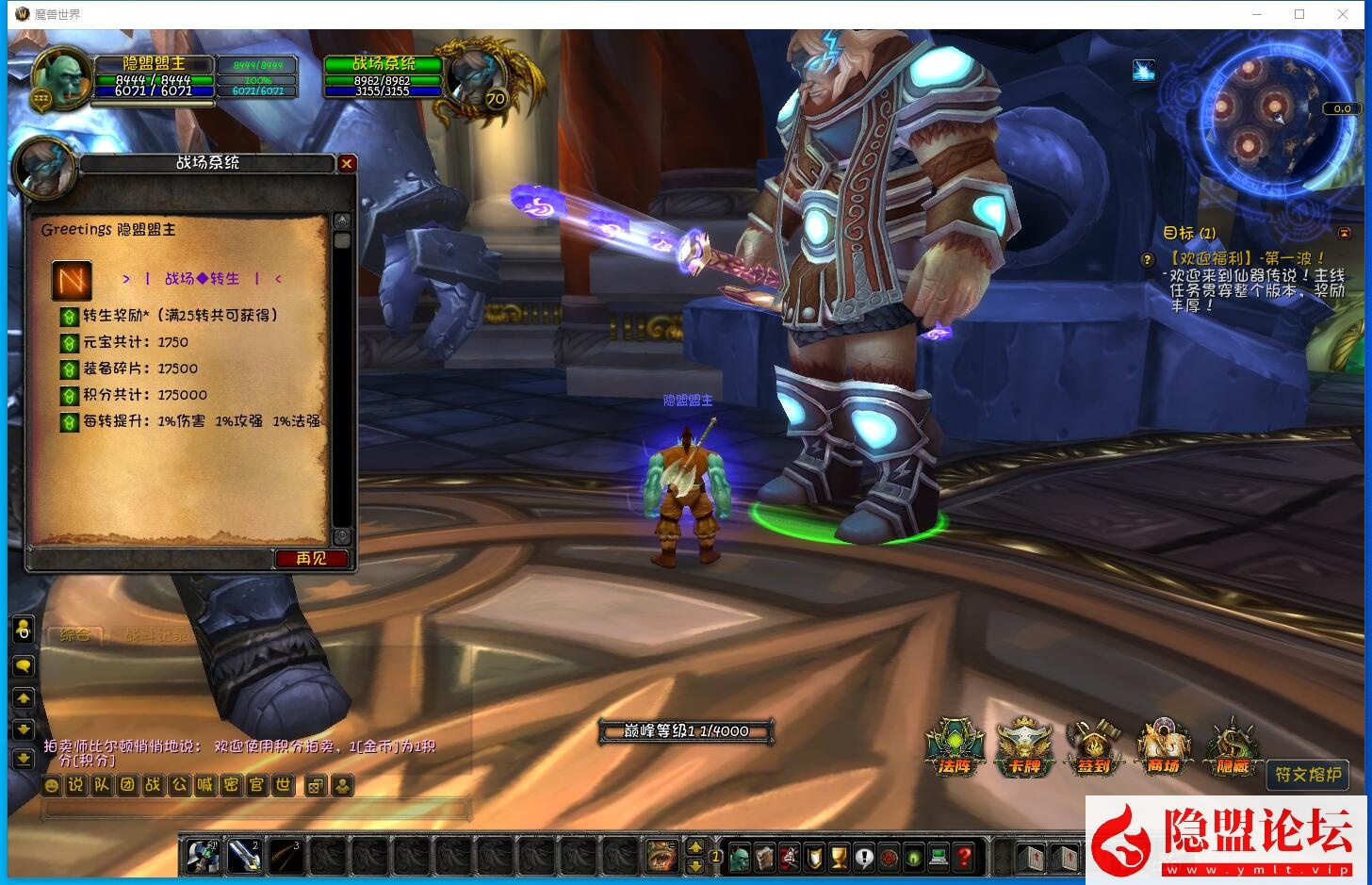Activate the sword ability in hotbar slot 2
The width and height of the screenshot is (1372, 885).
[x=244, y=856]
